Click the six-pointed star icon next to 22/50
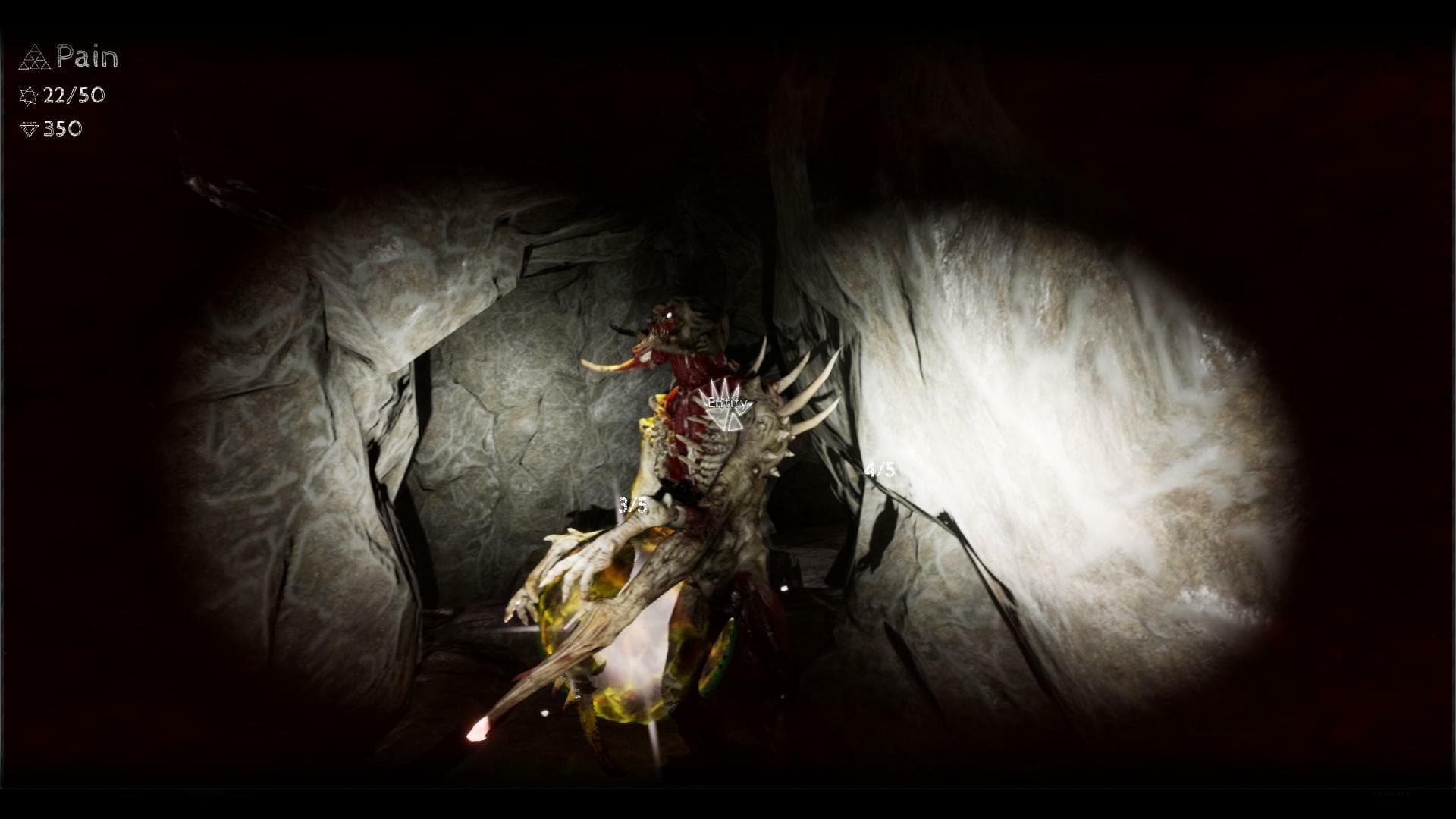 pos(28,96)
